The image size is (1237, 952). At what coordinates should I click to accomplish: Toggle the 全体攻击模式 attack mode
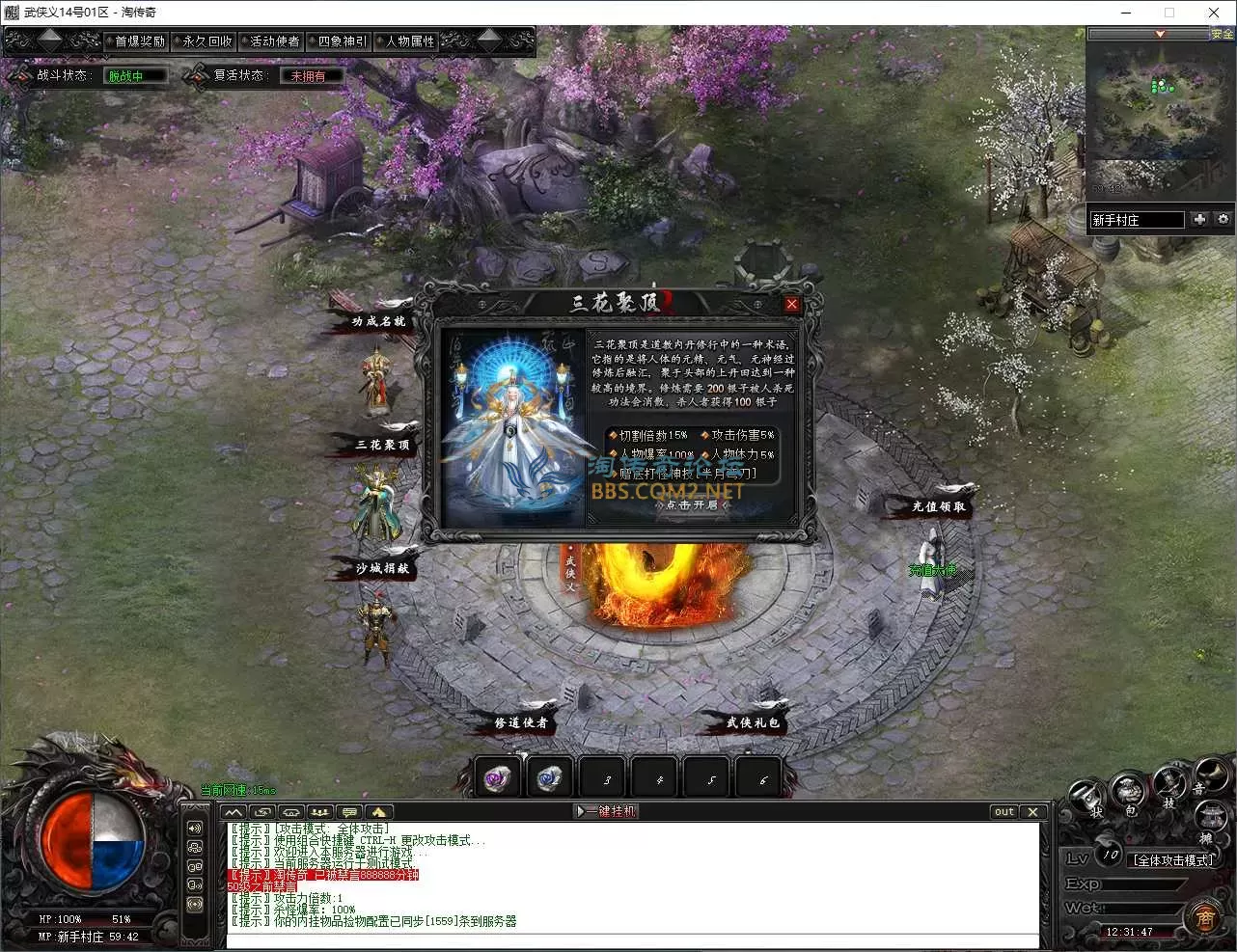[1173, 859]
